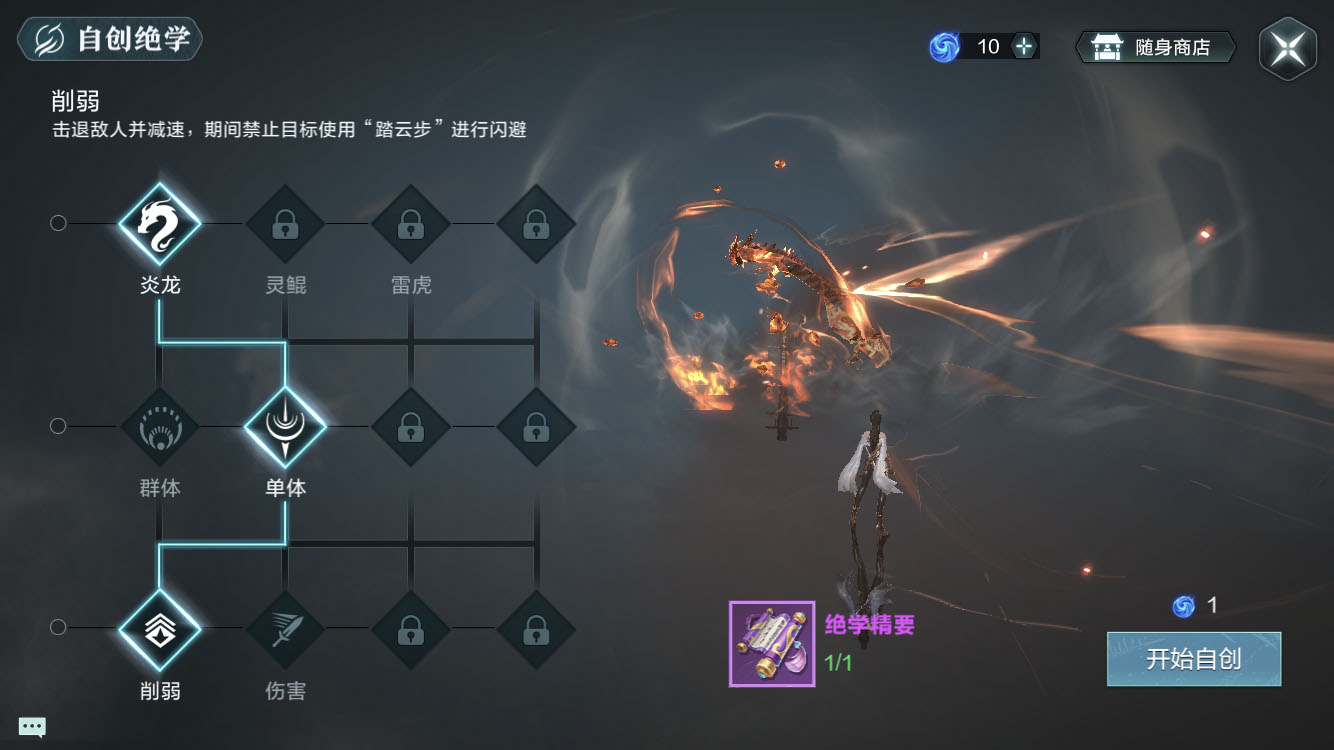Click the locked 灵鲲 node
This screenshot has width=1334, height=750.
pos(285,223)
